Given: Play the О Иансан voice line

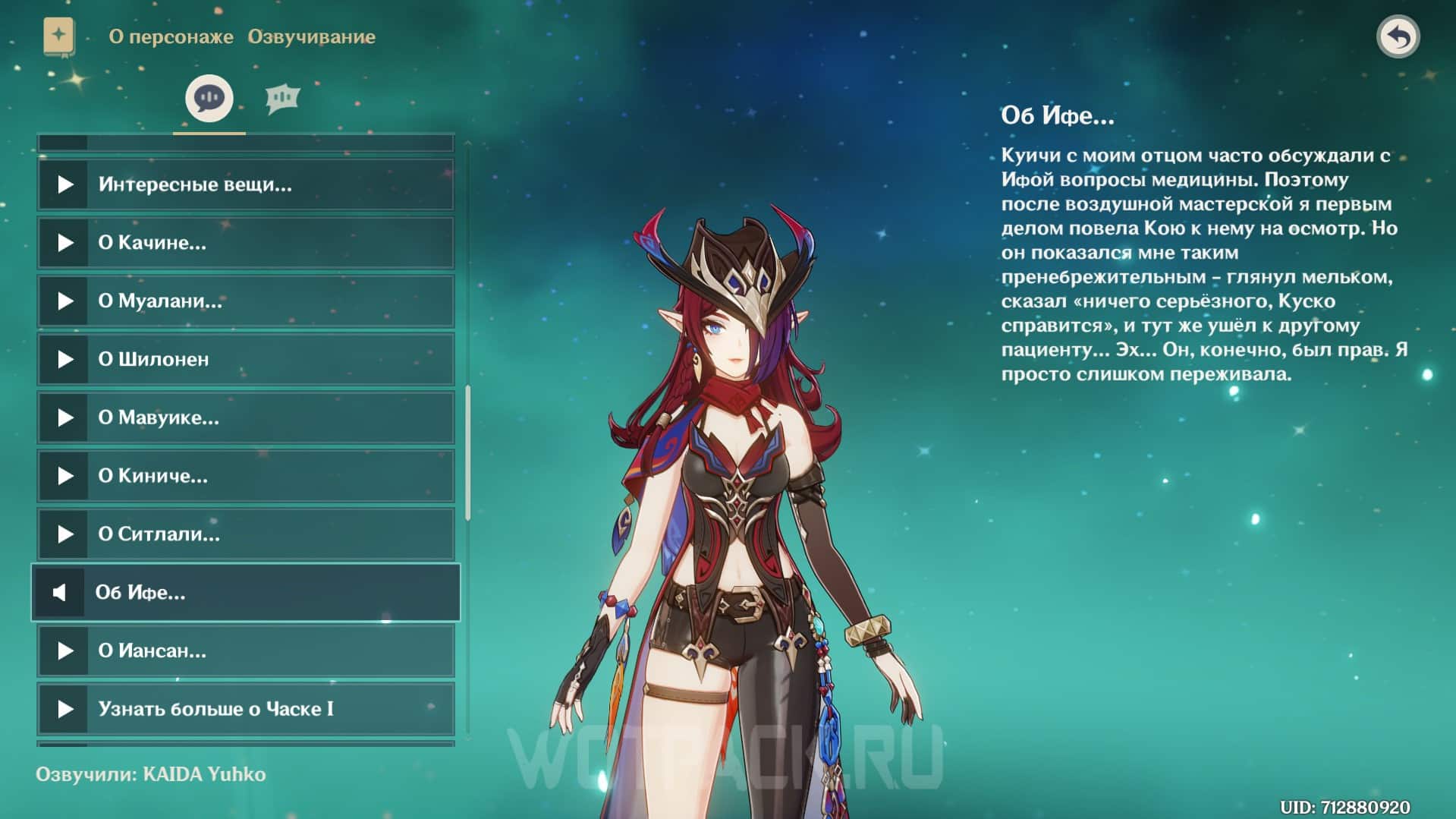Looking at the screenshot, I should tap(67, 651).
